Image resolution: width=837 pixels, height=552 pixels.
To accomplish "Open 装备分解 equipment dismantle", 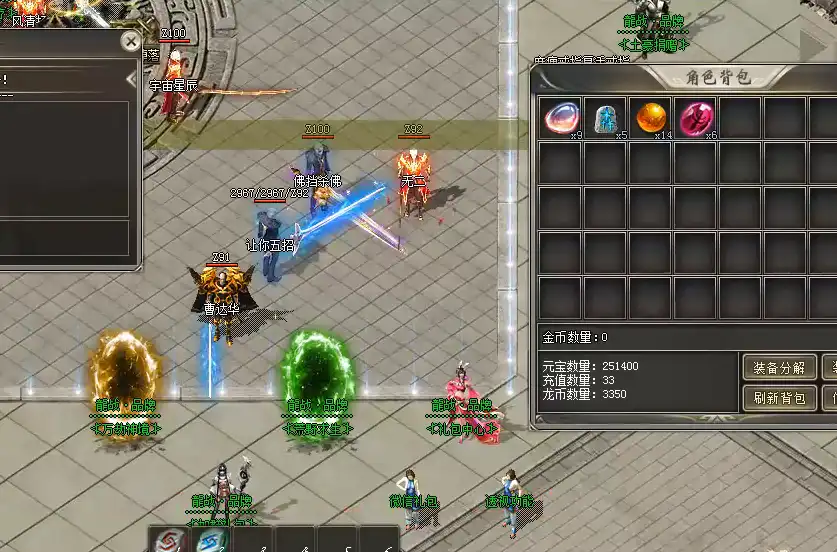I will tap(780, 368).
